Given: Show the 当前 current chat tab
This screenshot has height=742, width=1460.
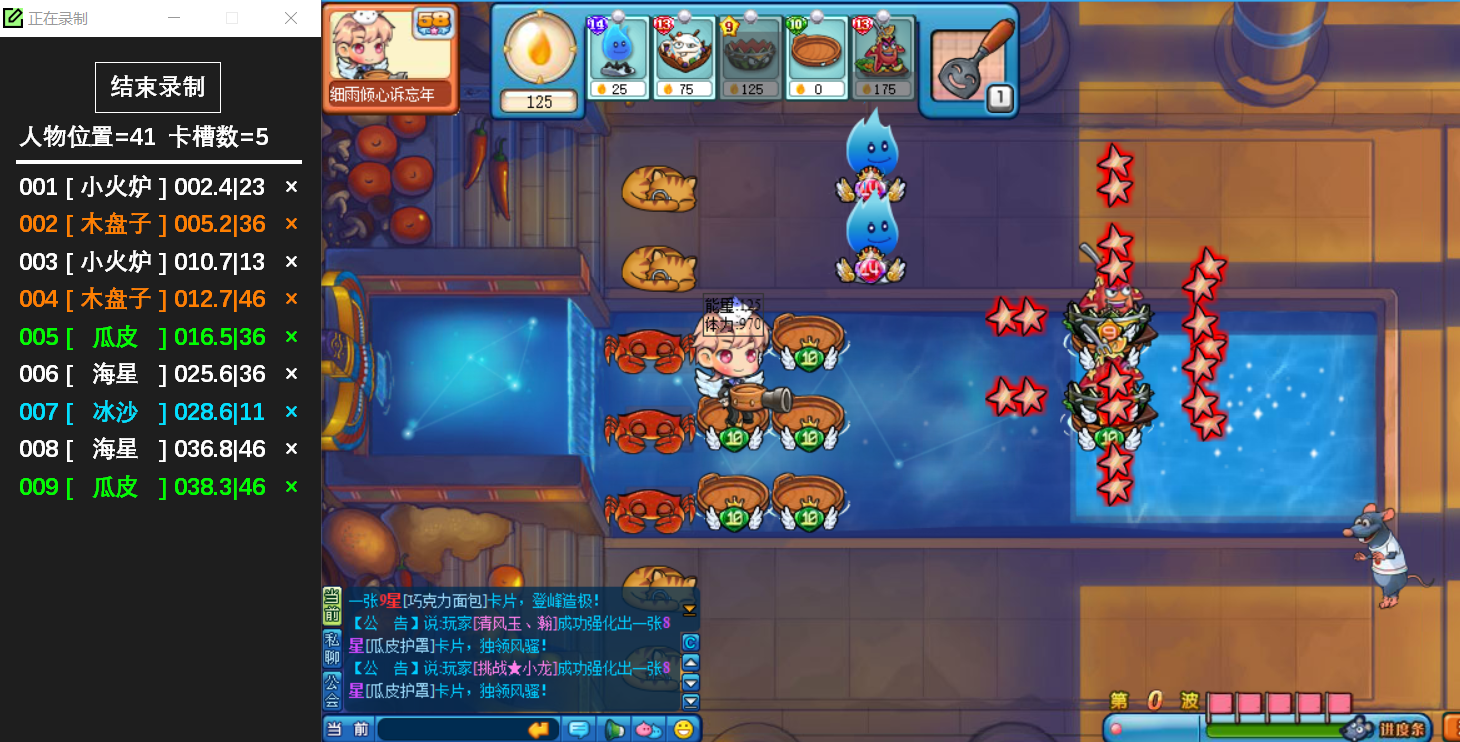Looking at the screenshot, I should pyautogui.click(x=332, y=607).
